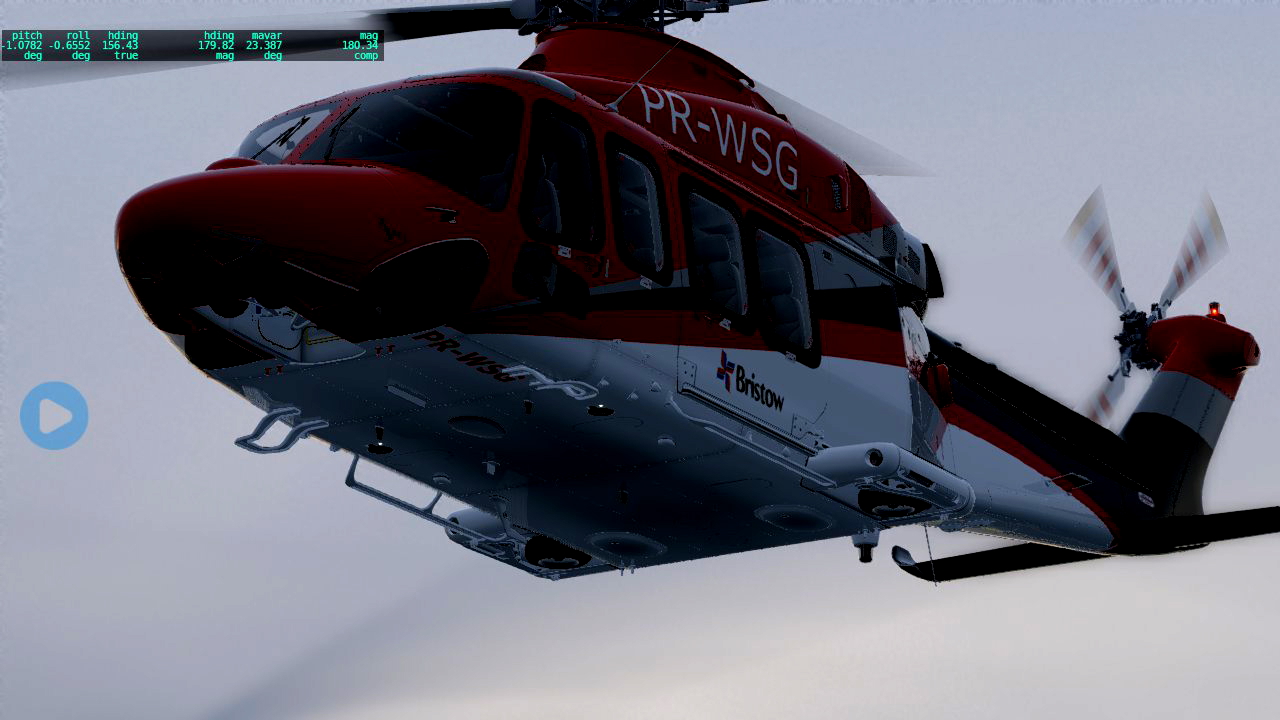Select the hding mag heading readout
This screenshot has width=1280, height=720.
point(219,44)
